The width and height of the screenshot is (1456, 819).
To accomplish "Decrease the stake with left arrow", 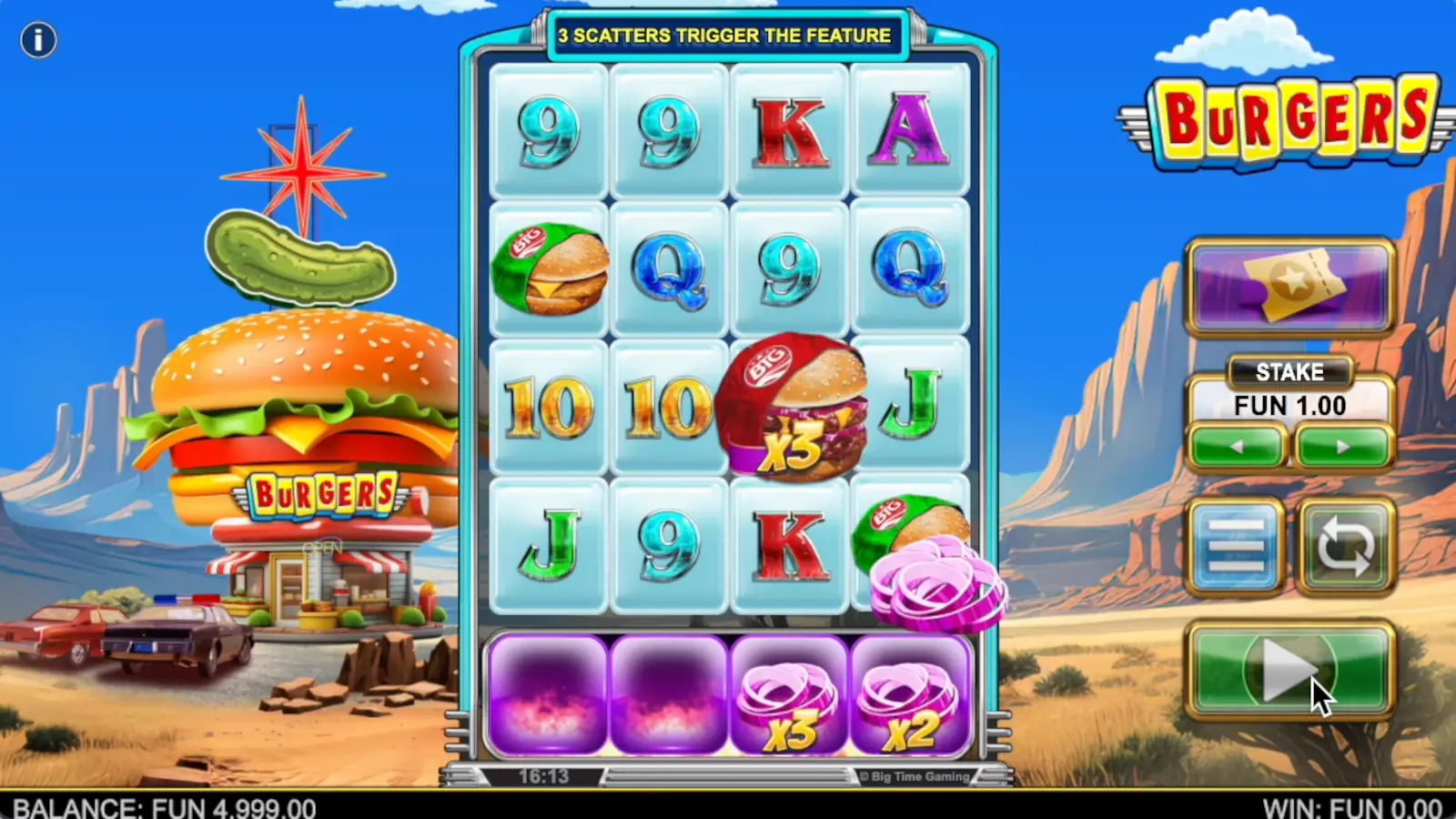I will click(1237, 447).
